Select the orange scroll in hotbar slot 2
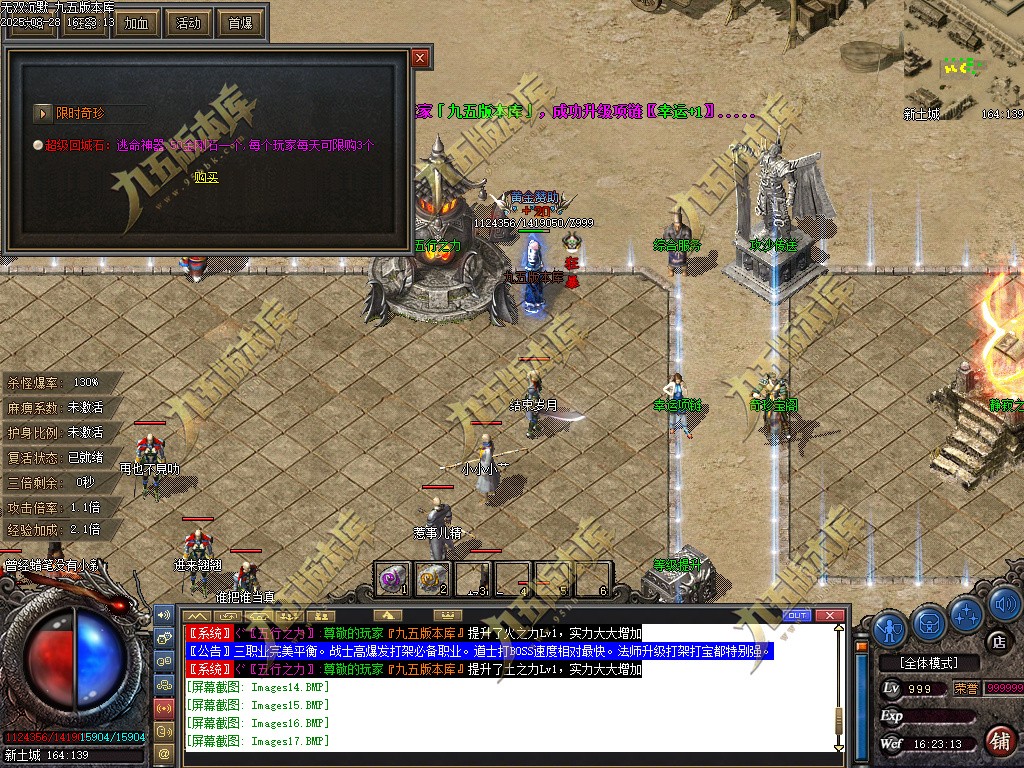The height and width of the screenshot is (768, 1024). coord(432,578)
